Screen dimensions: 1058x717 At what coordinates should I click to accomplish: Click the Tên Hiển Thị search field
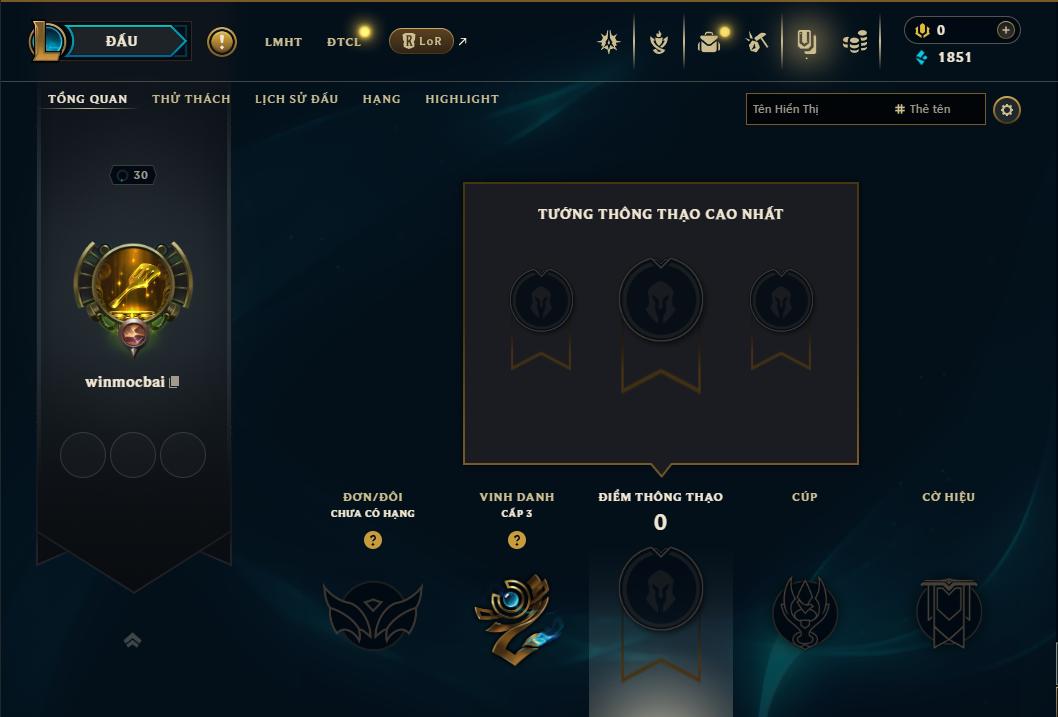point(815,109)
